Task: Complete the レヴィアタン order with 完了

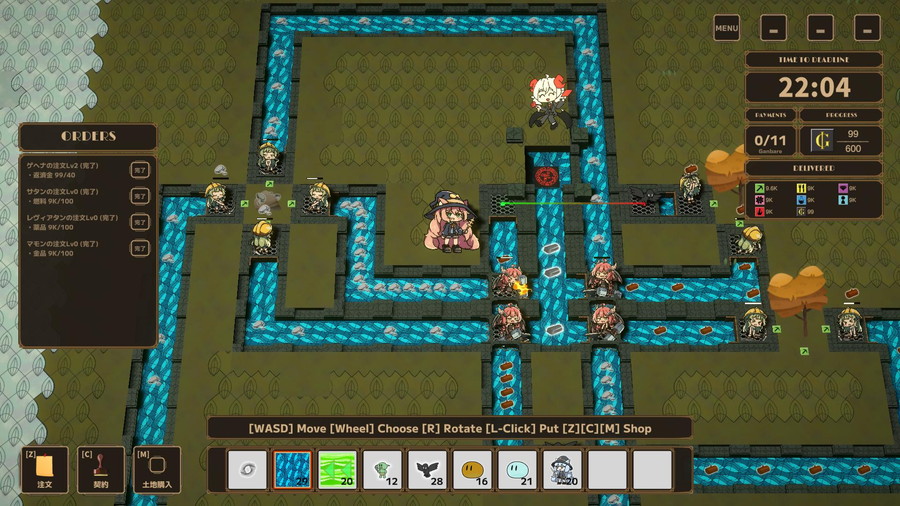Action: click(141, 223)
